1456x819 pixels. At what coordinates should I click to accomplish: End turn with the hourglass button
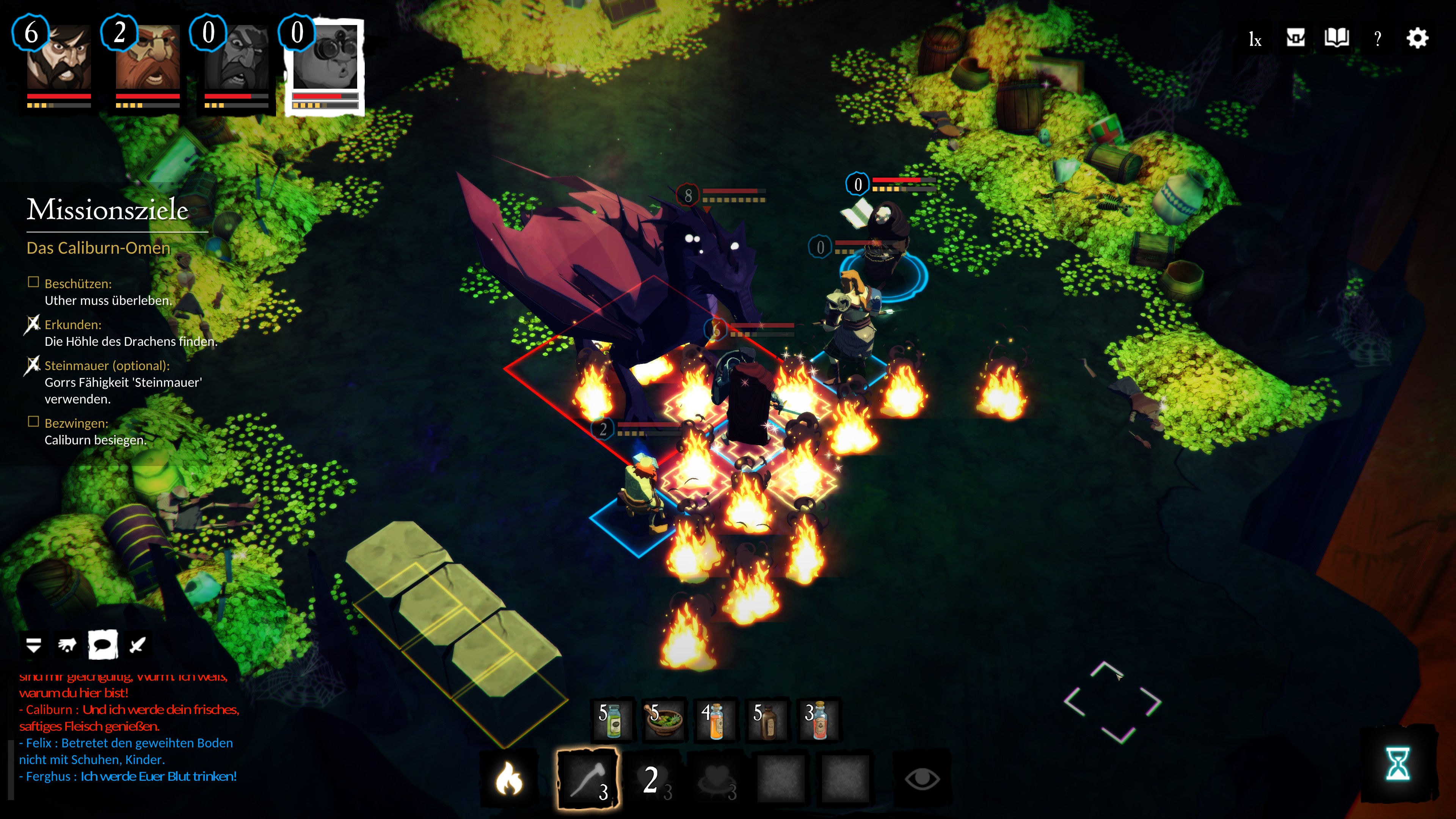(x=1397, y=764)
